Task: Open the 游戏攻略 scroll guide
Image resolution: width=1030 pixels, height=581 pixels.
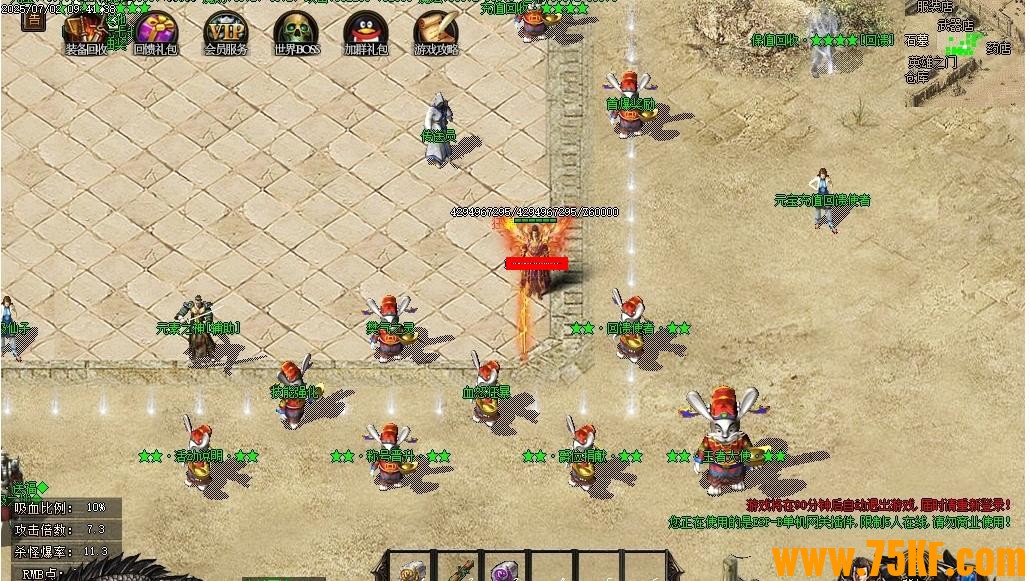Action: 436,30
